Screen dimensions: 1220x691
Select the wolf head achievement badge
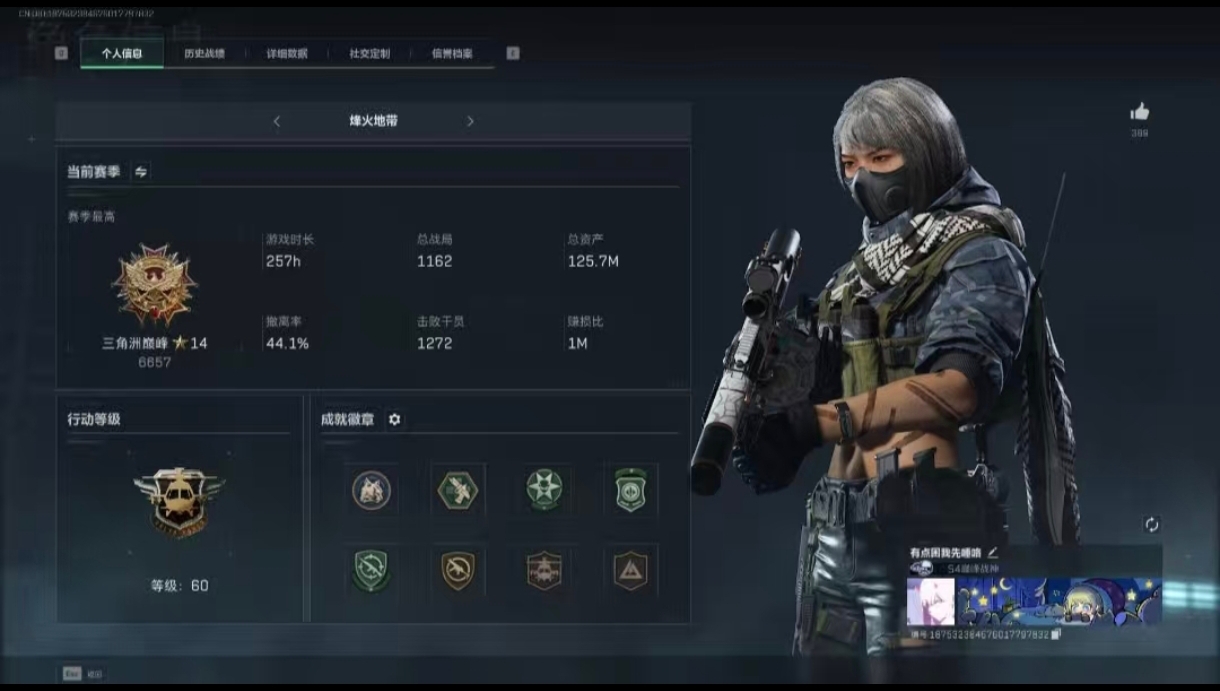click(371, 490)
